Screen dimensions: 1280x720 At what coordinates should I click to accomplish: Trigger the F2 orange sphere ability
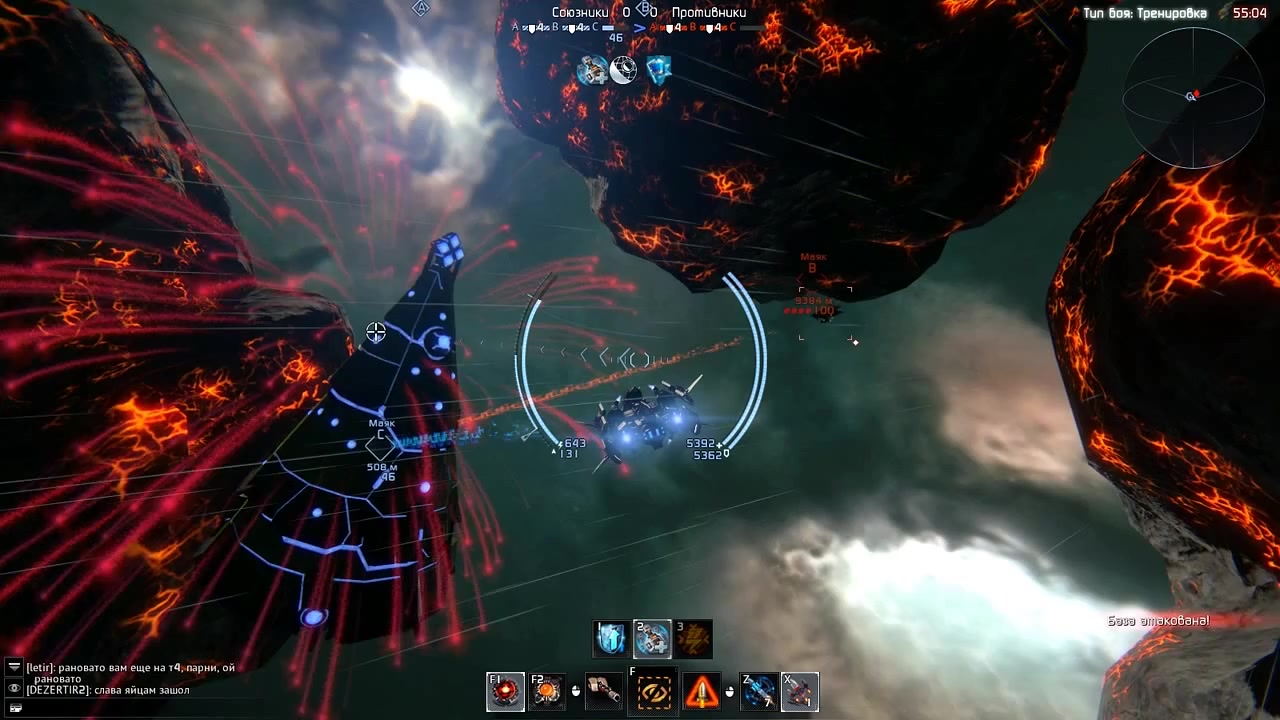click(x=547, y=691)
